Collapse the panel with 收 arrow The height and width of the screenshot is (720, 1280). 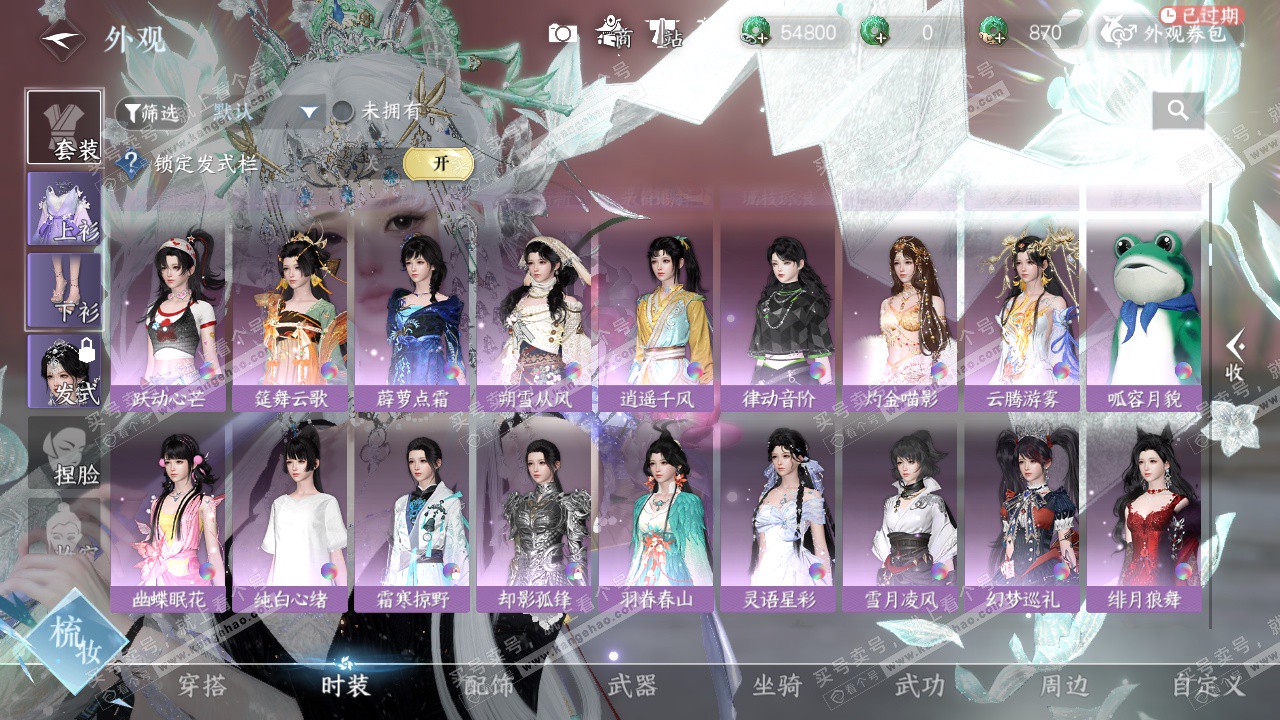pyautogui.click(x=1236, y=356)
